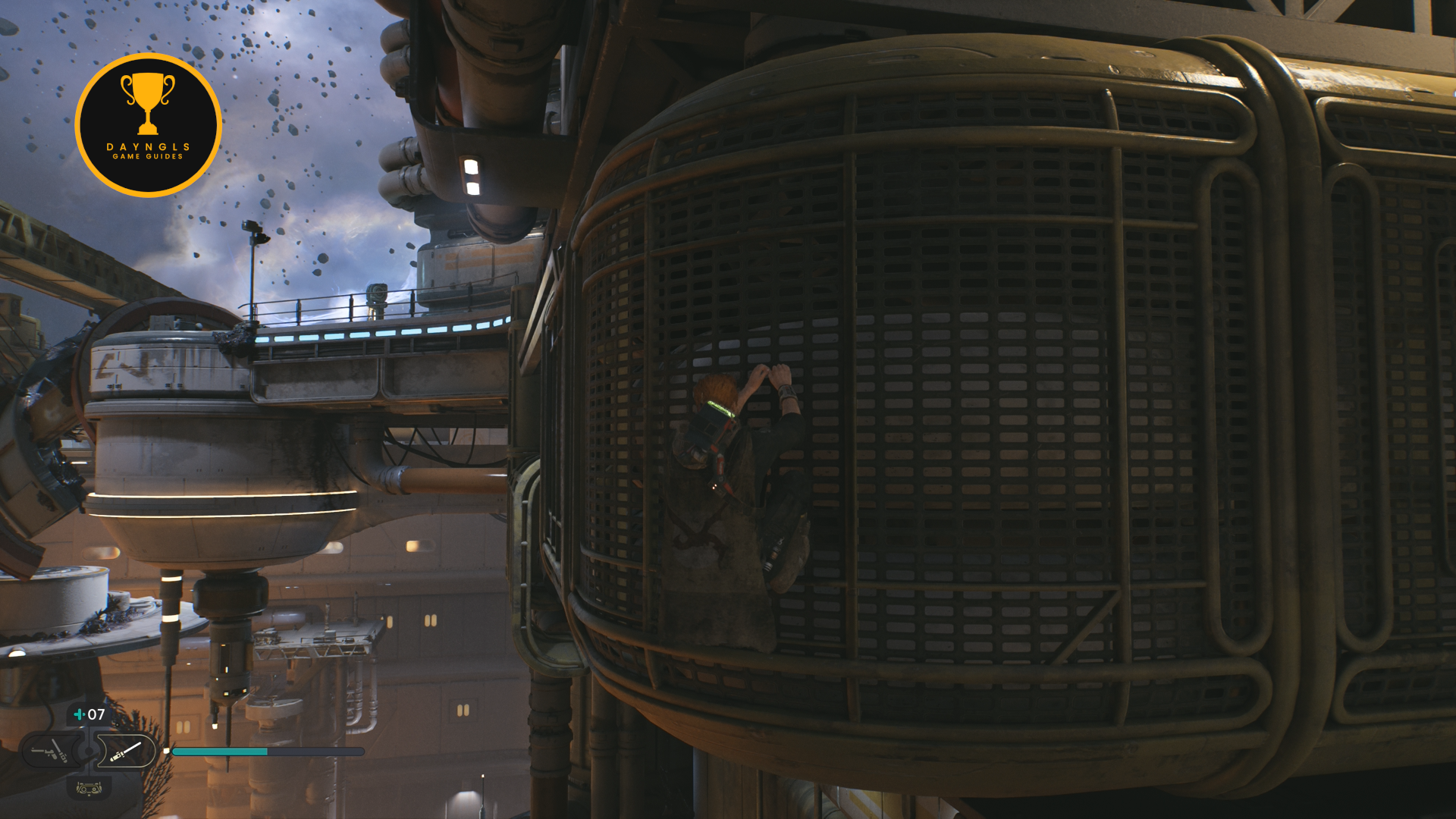This screenshot has width=1456, height=819.
Task: Select the single lightsaber stance slot
Action: pyautogui.click(x=125, y=752)
